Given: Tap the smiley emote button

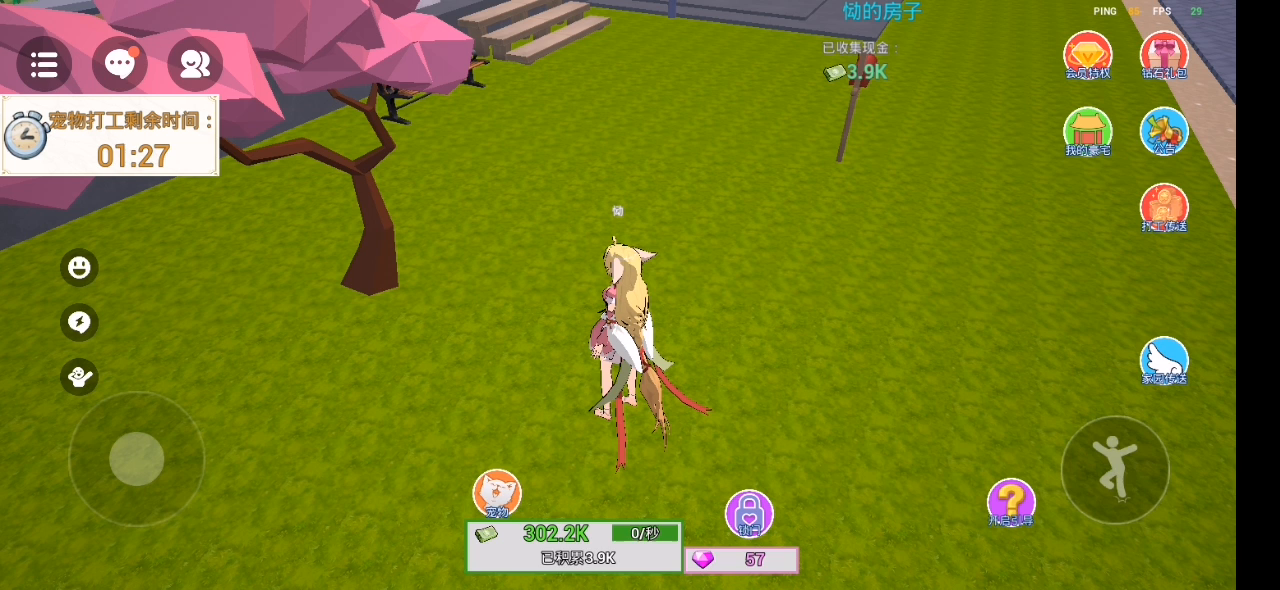Looking at the screenshot, I should click(79, 268).
